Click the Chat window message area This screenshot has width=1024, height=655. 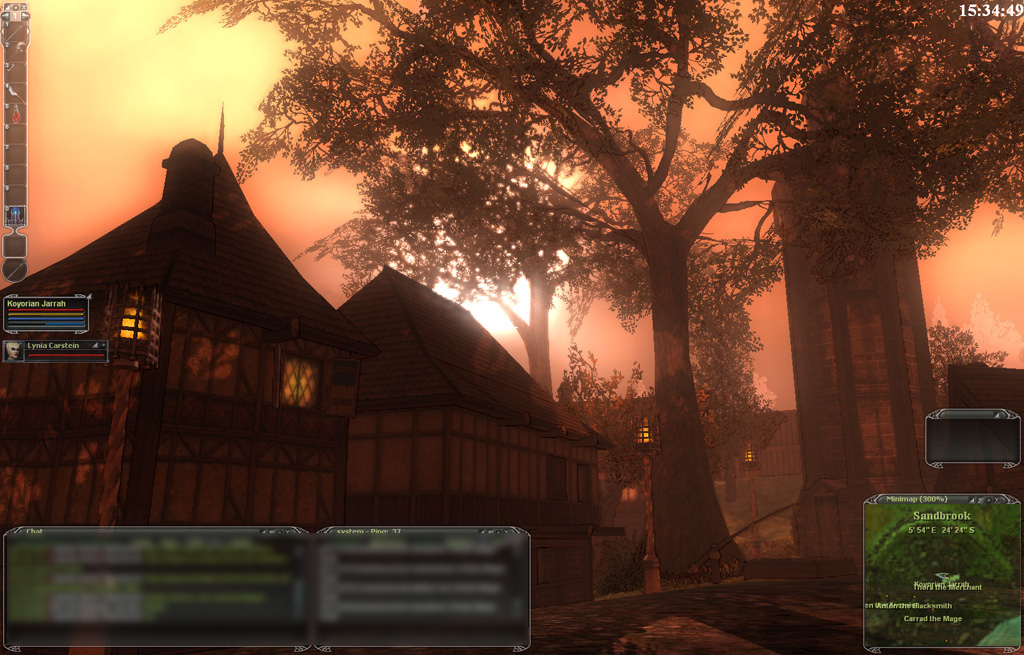(150, 590)
